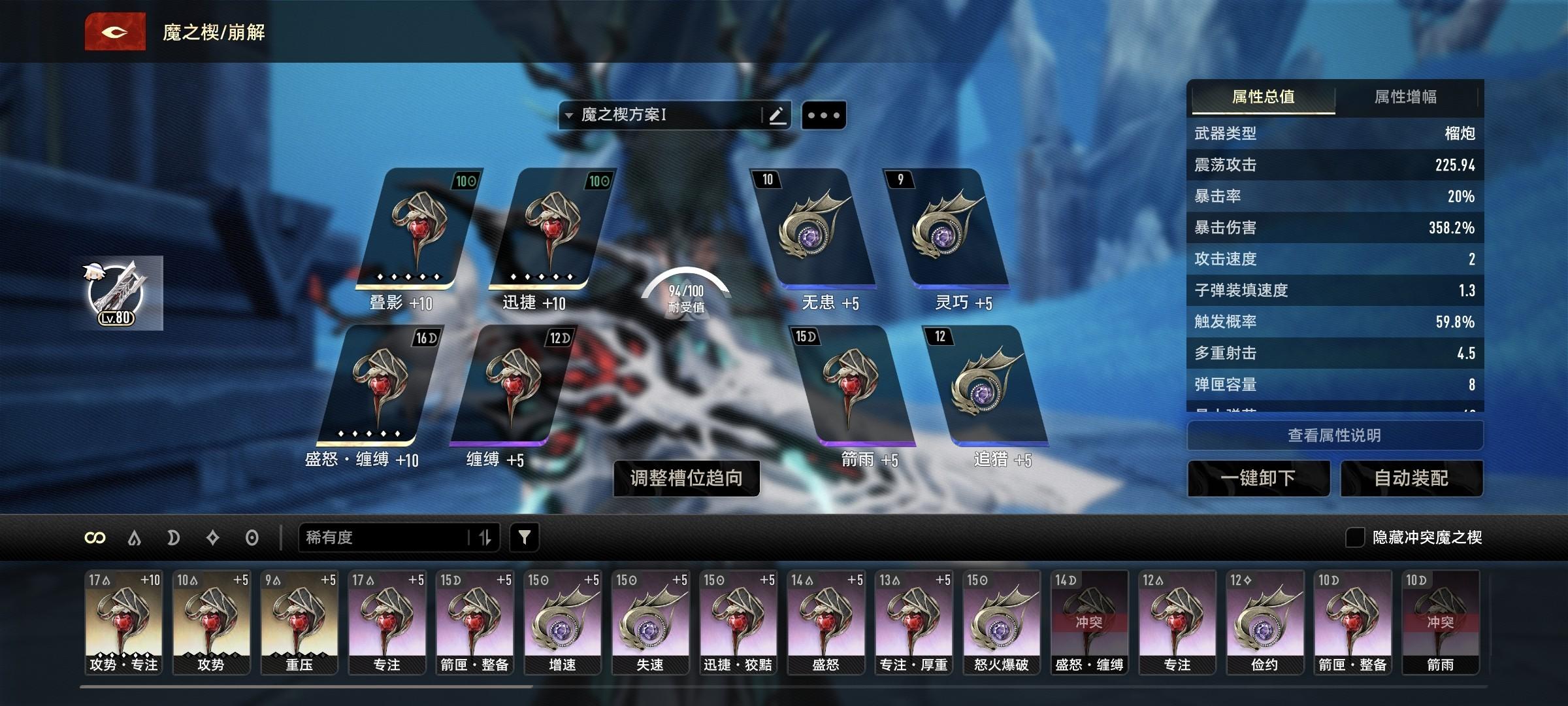The image size is (1568, 706).
Task: Show all wedges with infinity filter icon
Action: pyautogui.click(x=95, y=537)
